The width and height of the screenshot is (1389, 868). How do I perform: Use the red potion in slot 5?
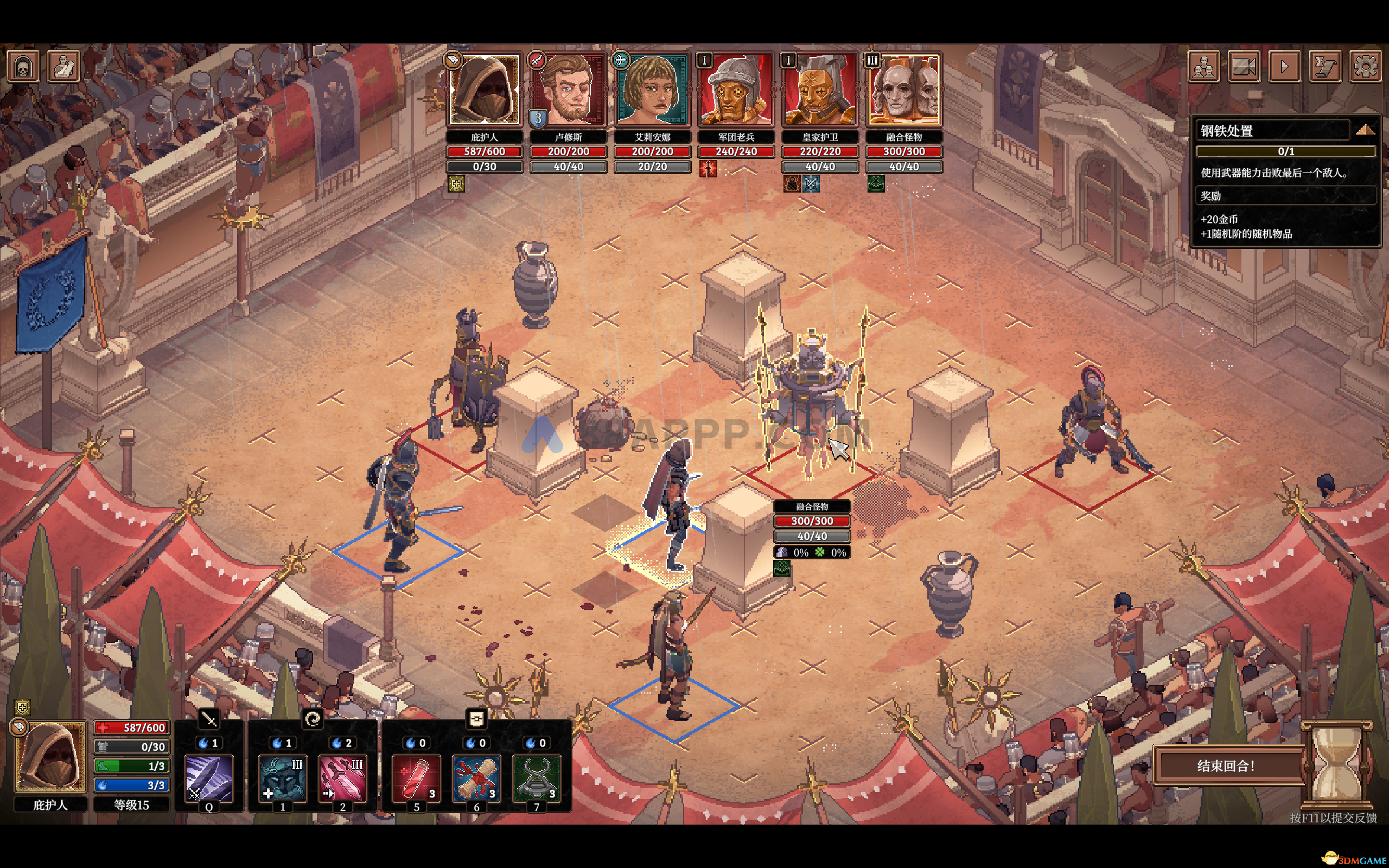point(416,778)
